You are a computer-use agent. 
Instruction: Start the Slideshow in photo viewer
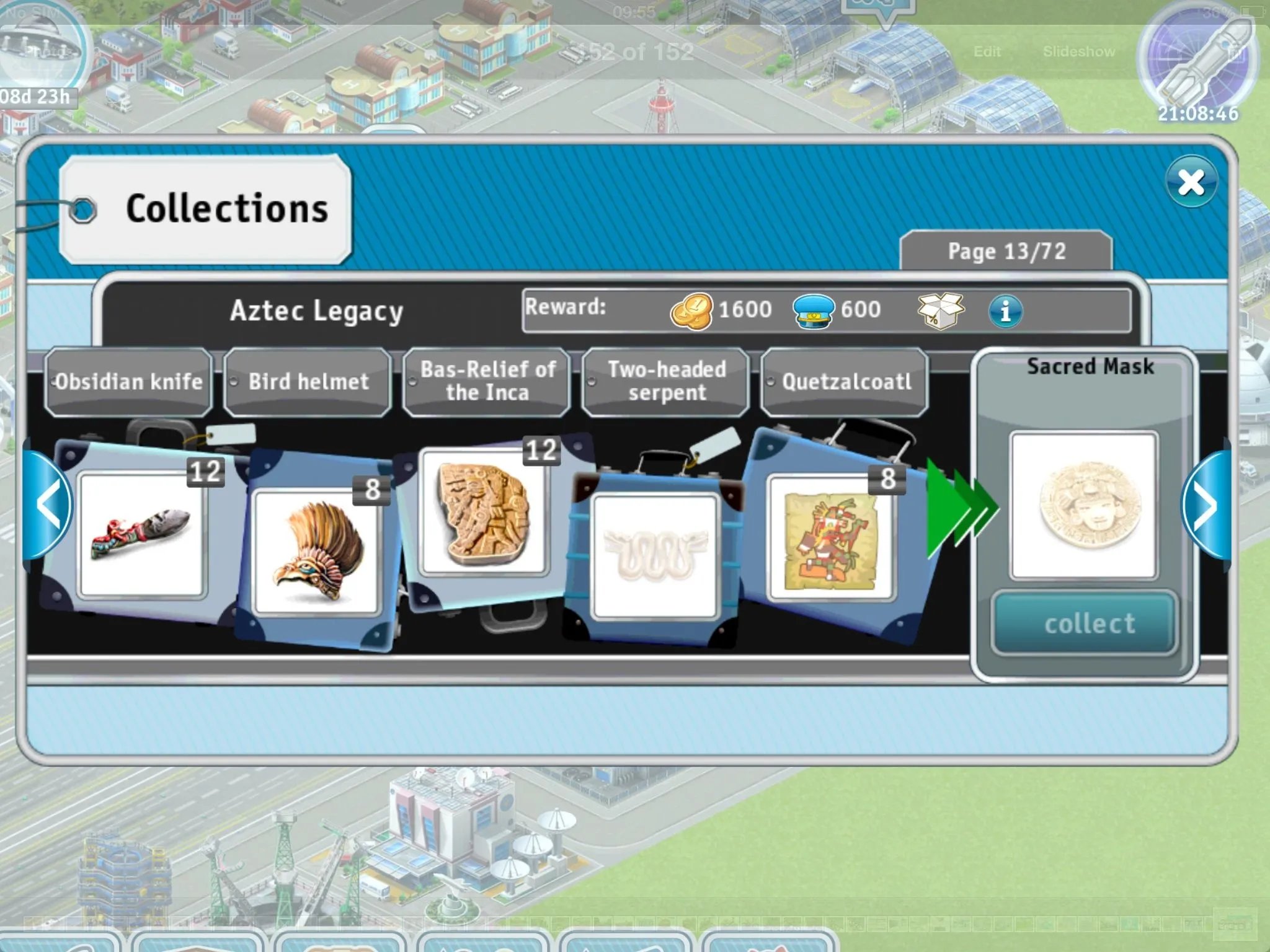[1078, 51]
